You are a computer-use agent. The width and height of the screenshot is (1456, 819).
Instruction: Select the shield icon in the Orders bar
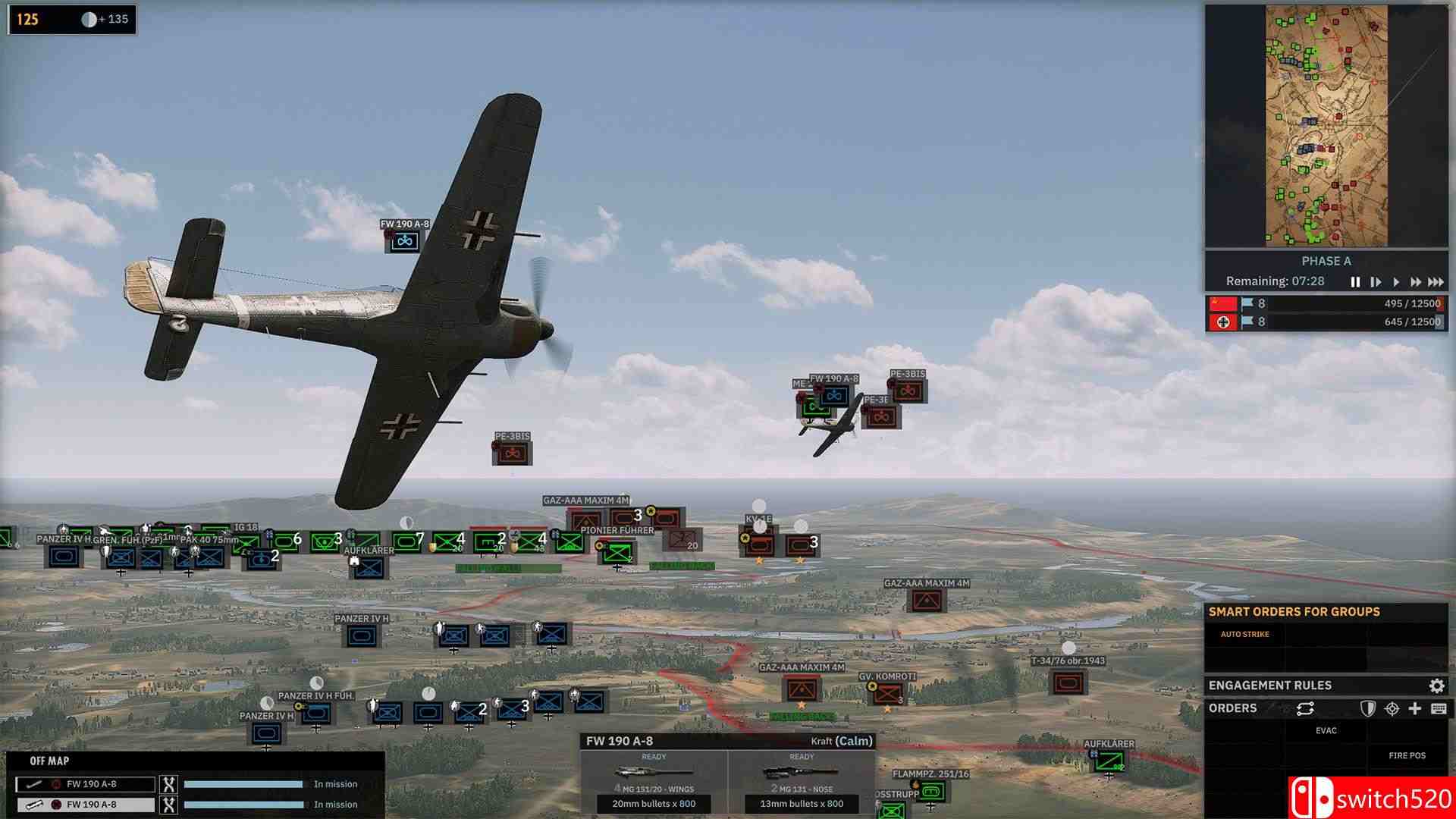coord(1369,708)
